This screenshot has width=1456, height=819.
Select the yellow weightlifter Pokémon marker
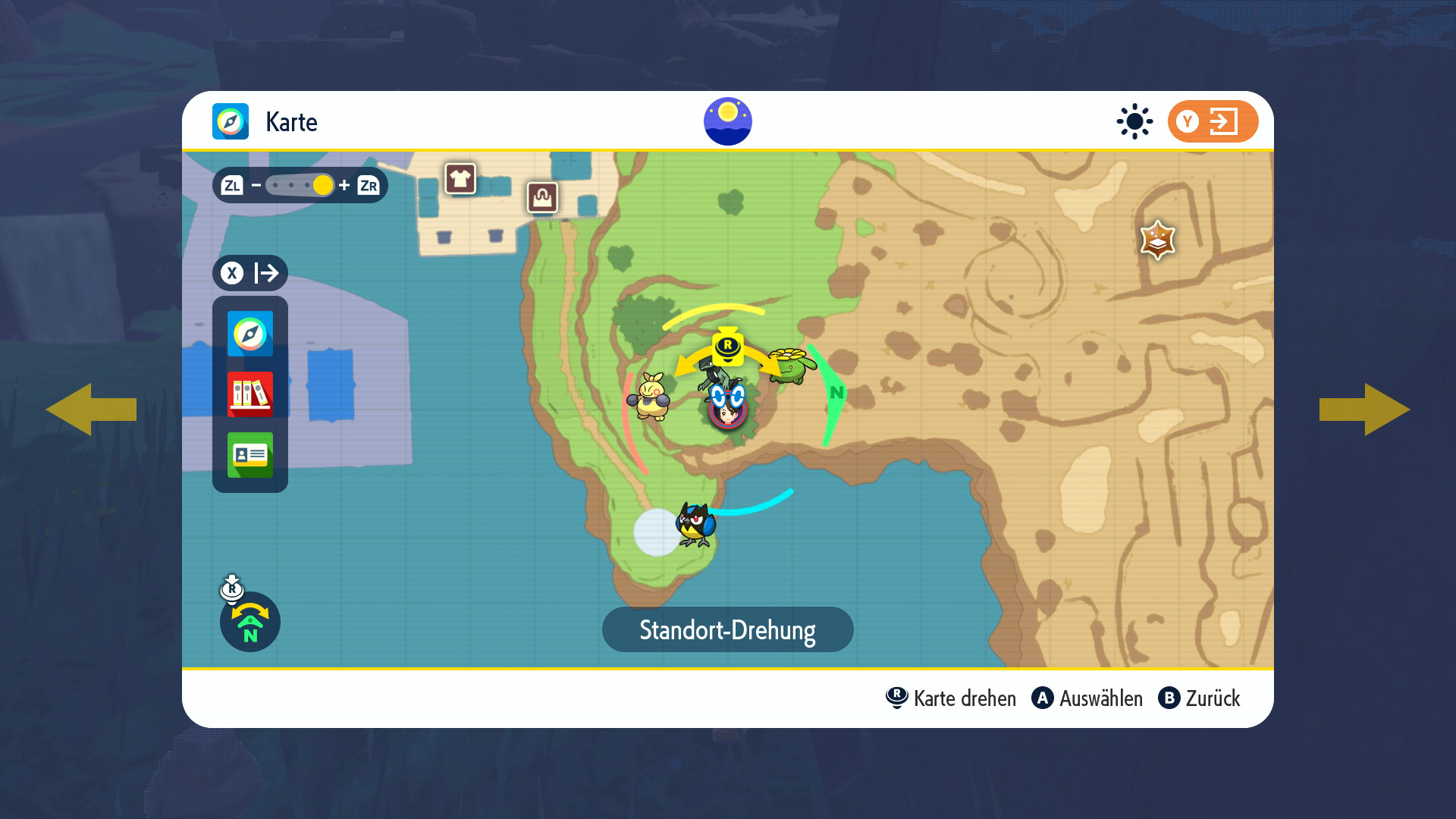[x=651, y=396]
